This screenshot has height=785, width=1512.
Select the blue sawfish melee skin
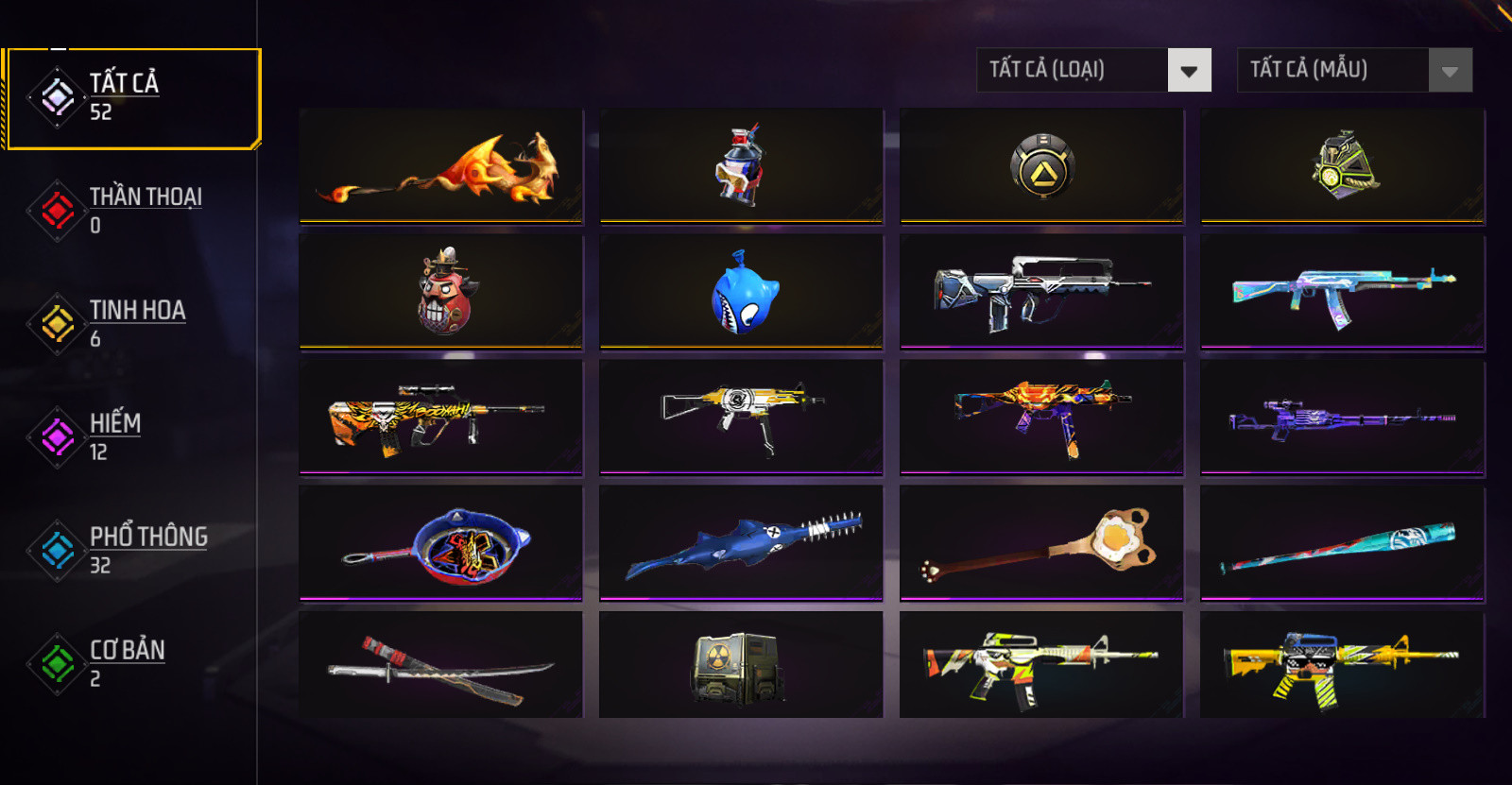741,543
